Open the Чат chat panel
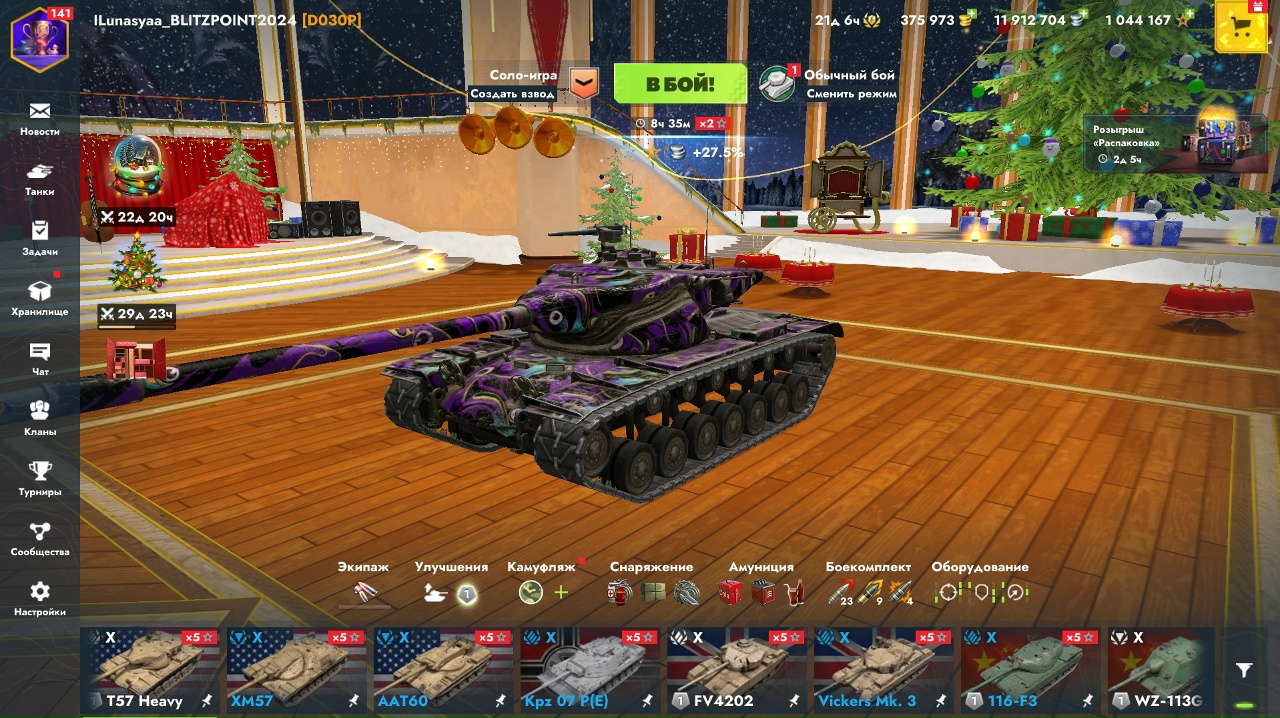Viewport: 1280px width, 718px height. point(40,358)
